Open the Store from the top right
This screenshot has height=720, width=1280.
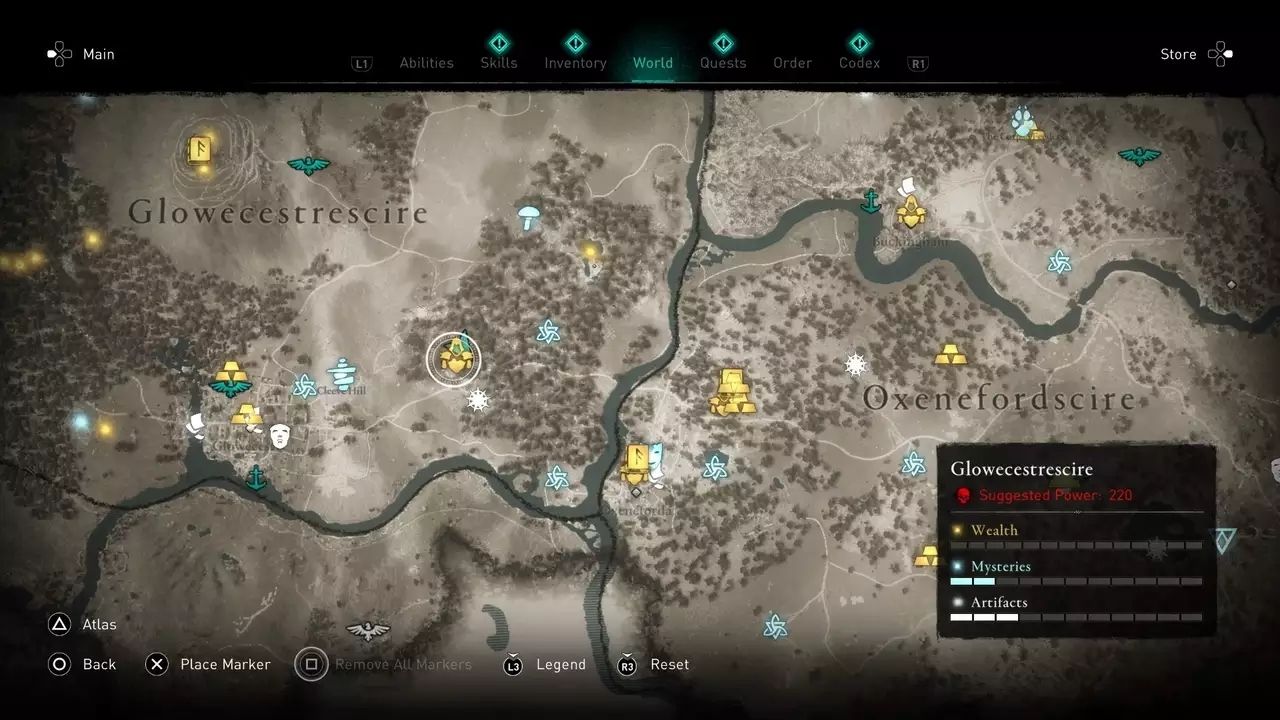[1179, 54]
